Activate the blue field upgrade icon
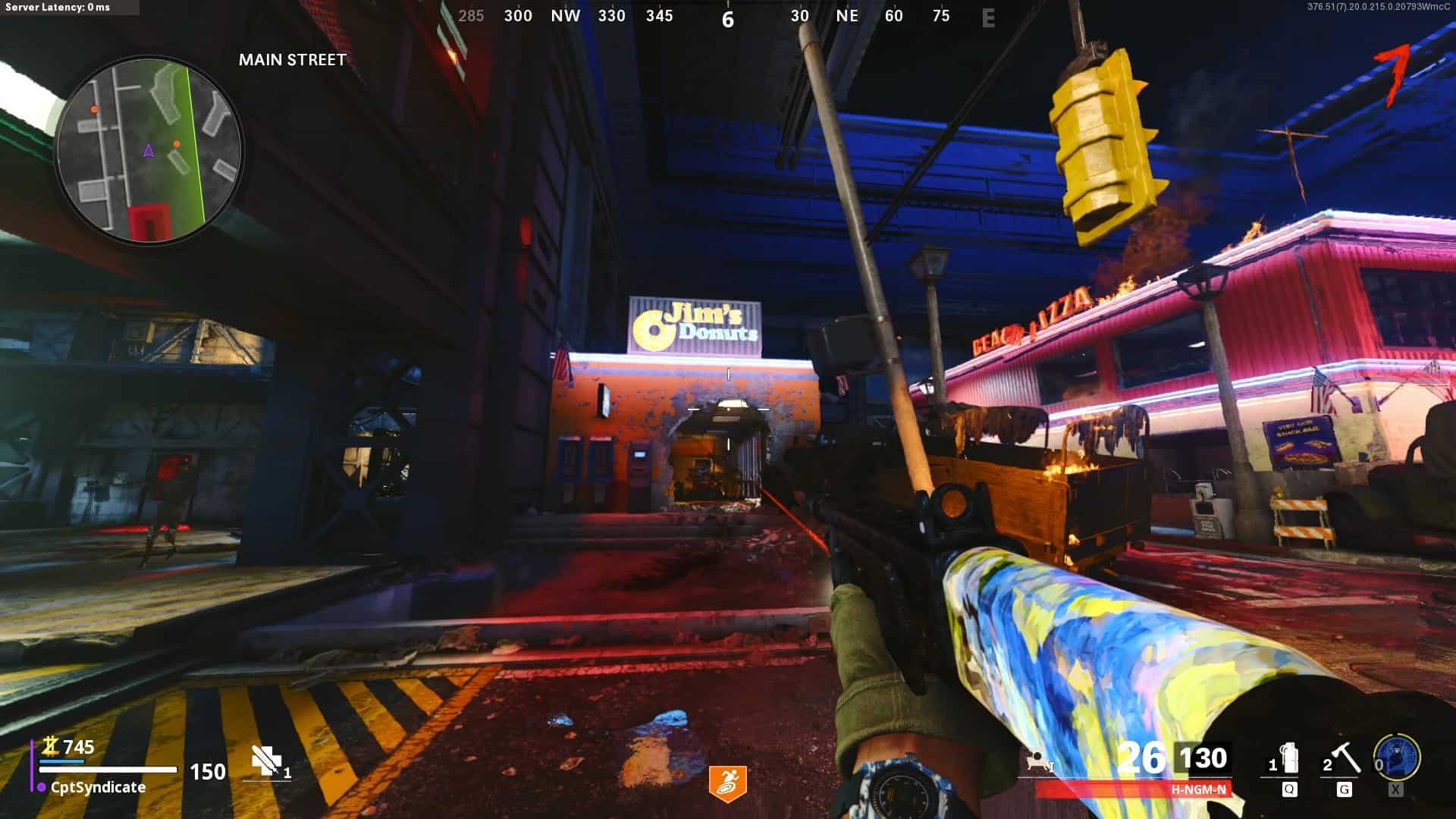Viewport: 1456px width, 819px height. click(1397, 757)
